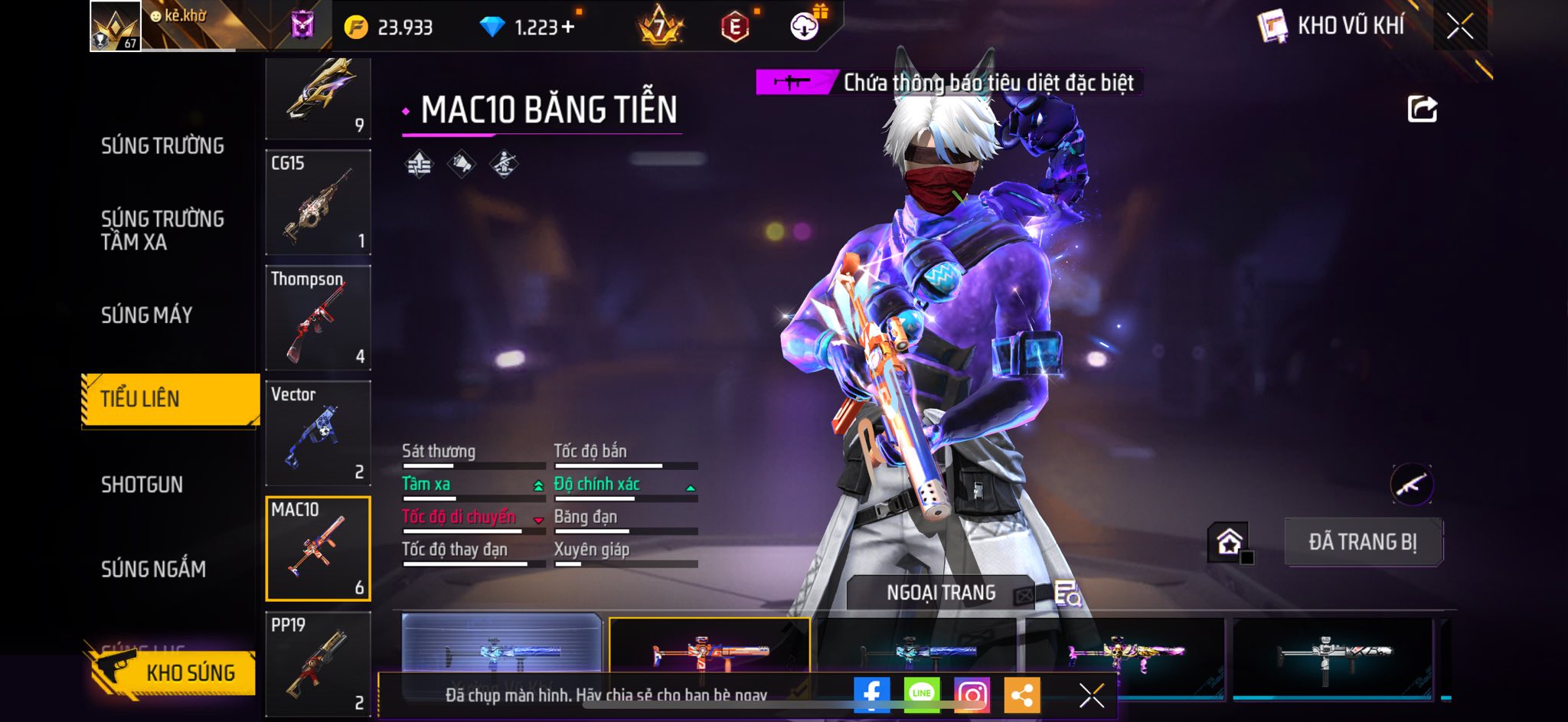Choose the Thompson weapon slot

318,318
